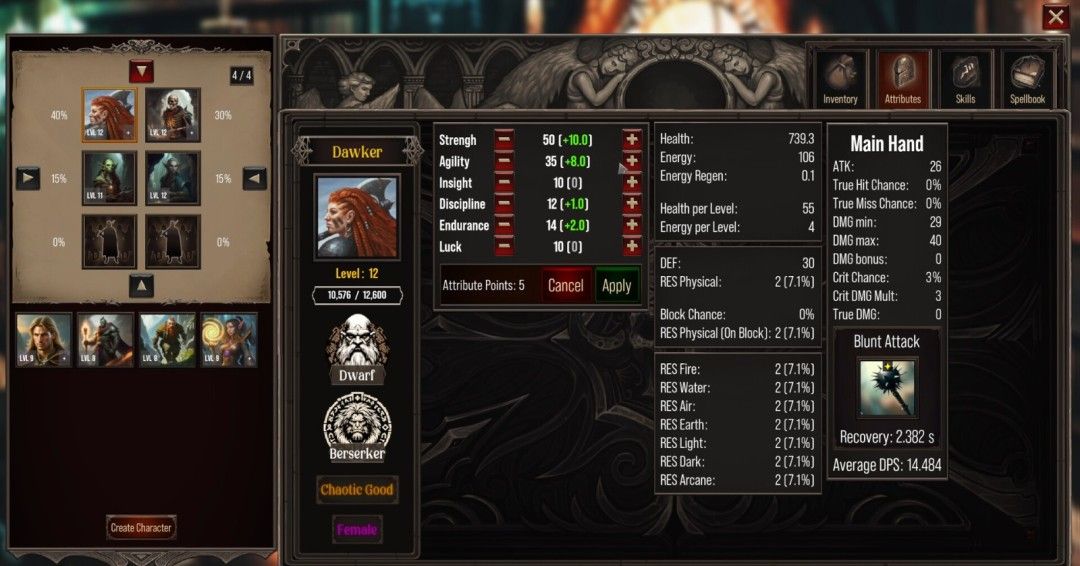Cancel the attribute point changes
This screenshot has width=1080, height=566.
pos(565,285)
